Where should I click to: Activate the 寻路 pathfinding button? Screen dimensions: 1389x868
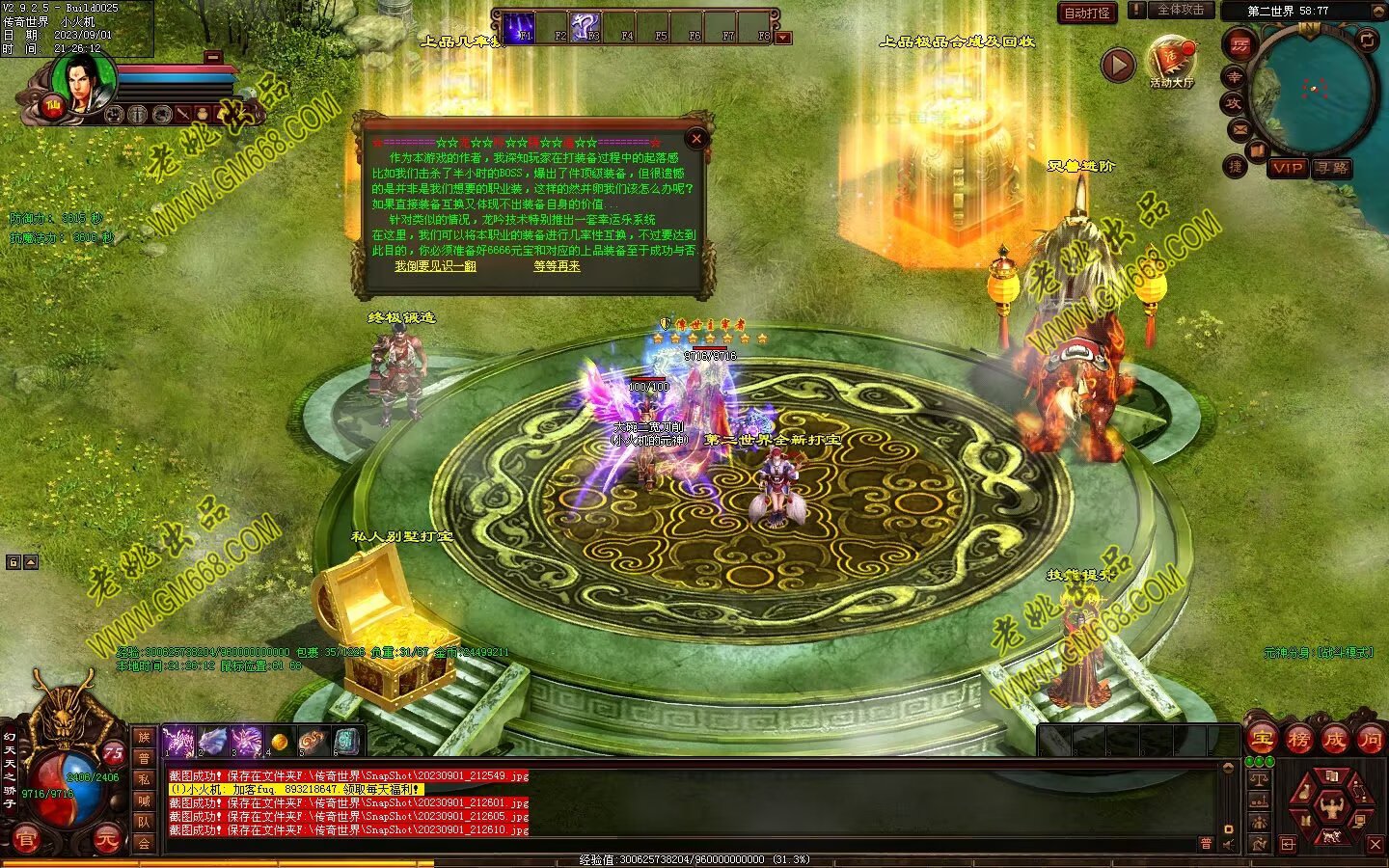pyautogui.click(x=1332, y=168)
